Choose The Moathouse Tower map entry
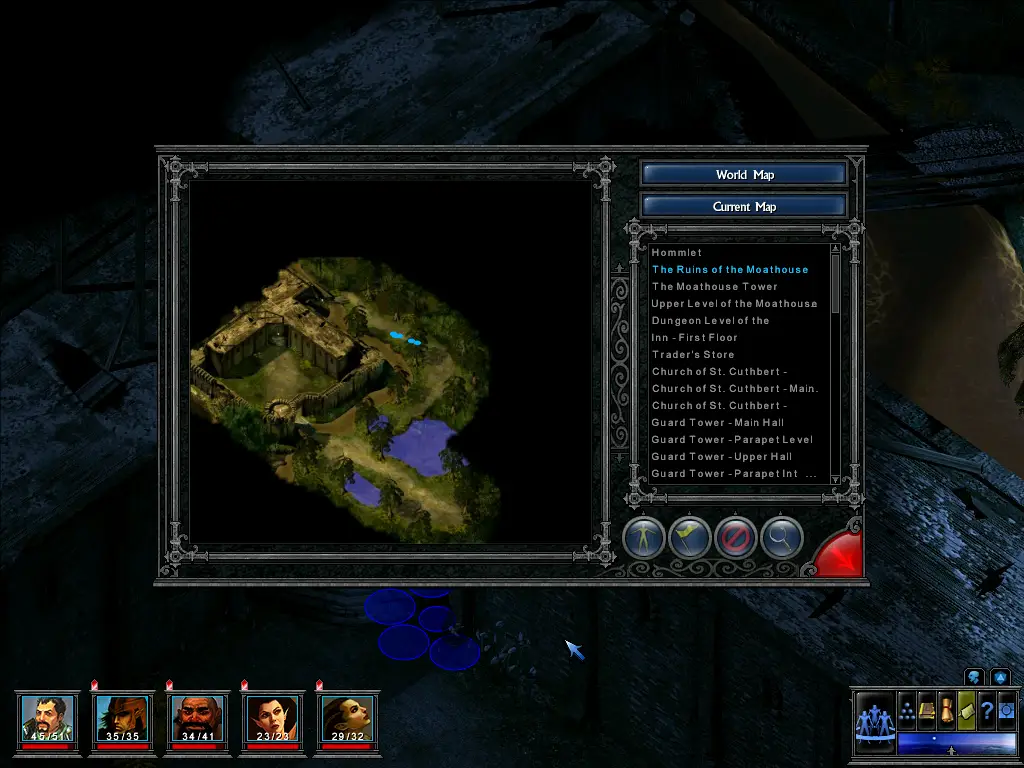This screenshot has height=768, width=1024. [714, 287]
